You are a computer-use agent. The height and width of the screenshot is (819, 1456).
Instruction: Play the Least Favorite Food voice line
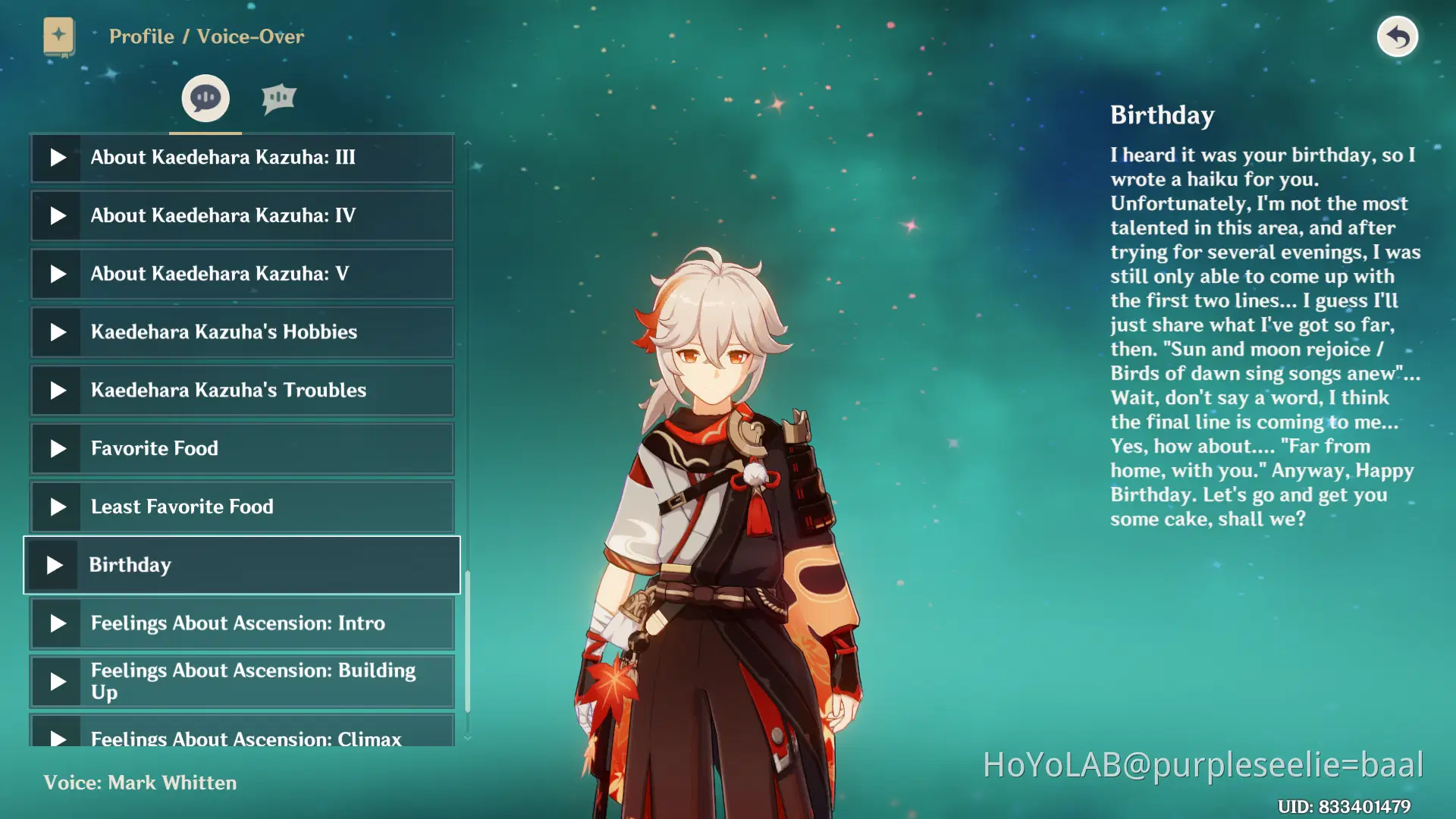56,506
